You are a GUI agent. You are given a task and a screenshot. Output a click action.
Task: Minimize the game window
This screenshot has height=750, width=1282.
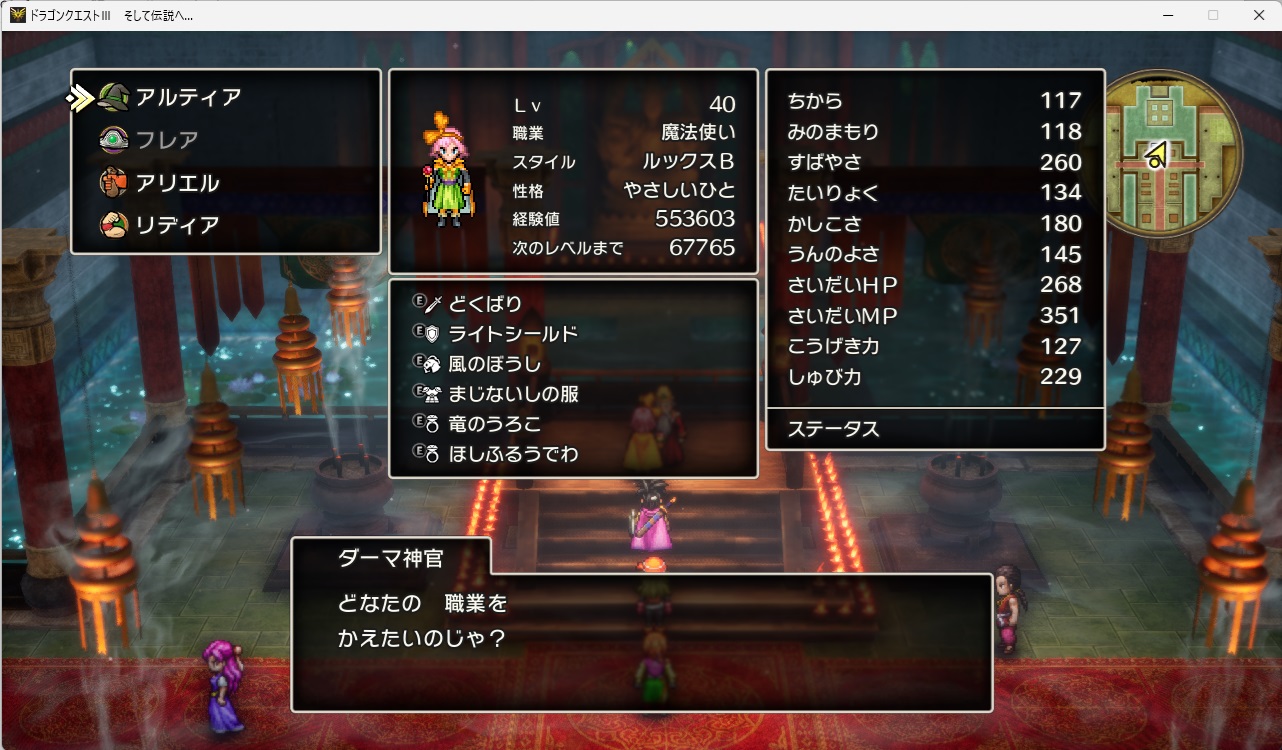pos(1167,15)
